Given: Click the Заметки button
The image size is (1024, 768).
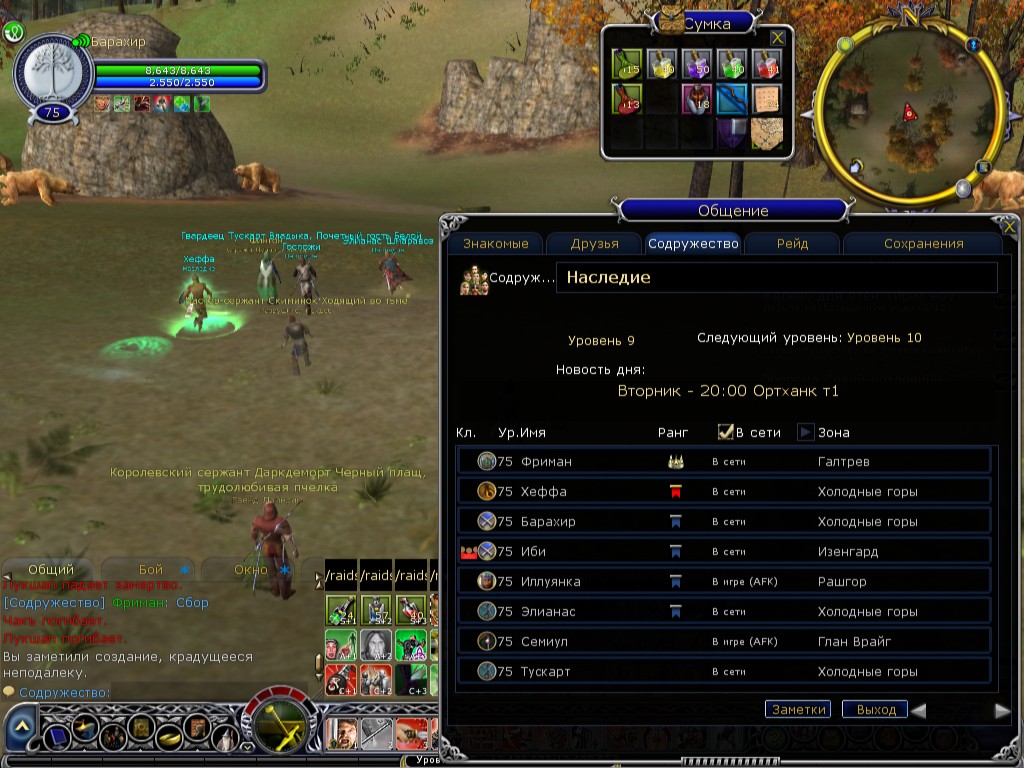Looking at the screenshot, I should (x=798, y=709).
